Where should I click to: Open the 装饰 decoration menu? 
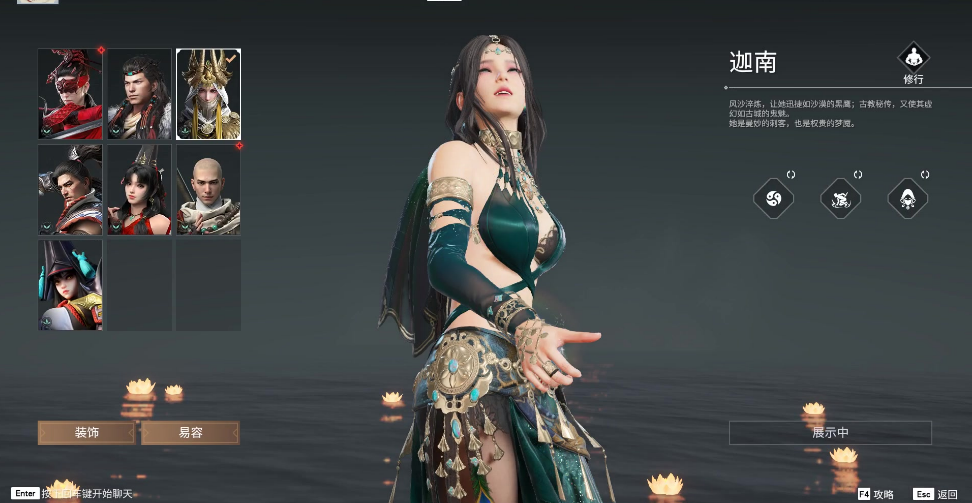tap(86, 433)
